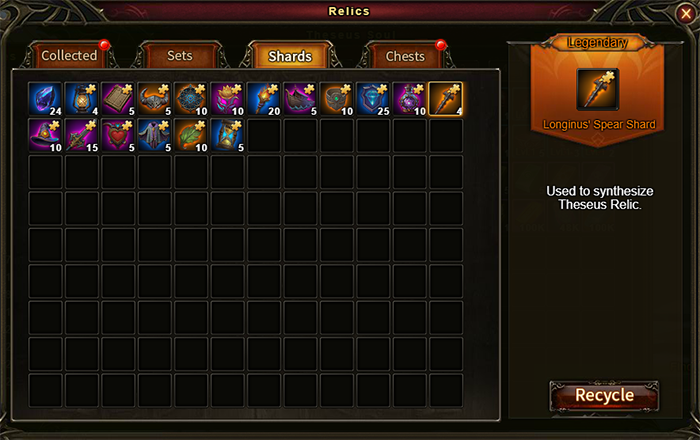The height and width of the screenshot is (440, 700).
Task: Pick the brown book shard
Action: (x=119, y=99)
